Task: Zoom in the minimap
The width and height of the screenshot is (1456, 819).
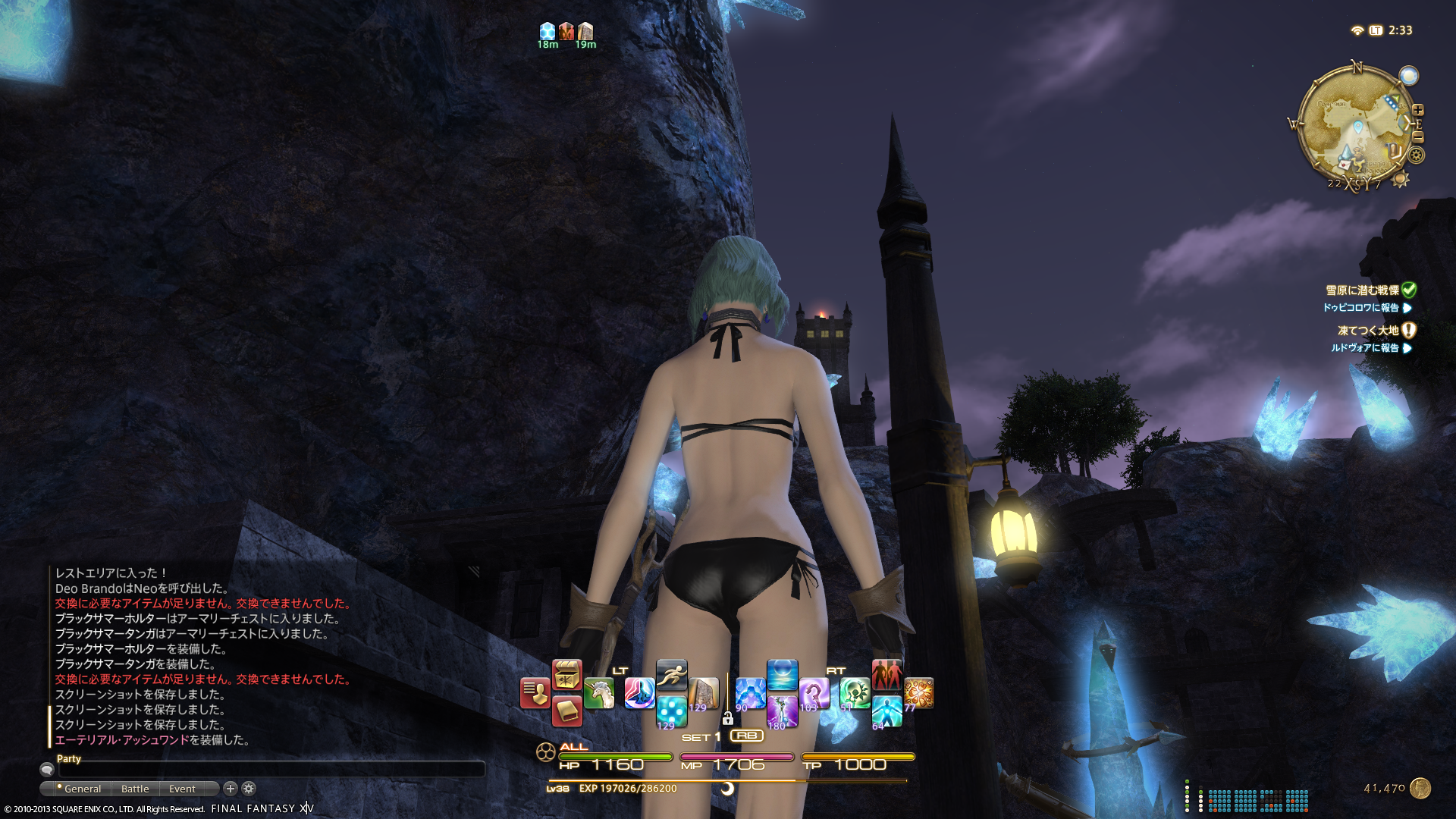Action: [x=1418, y=110]
